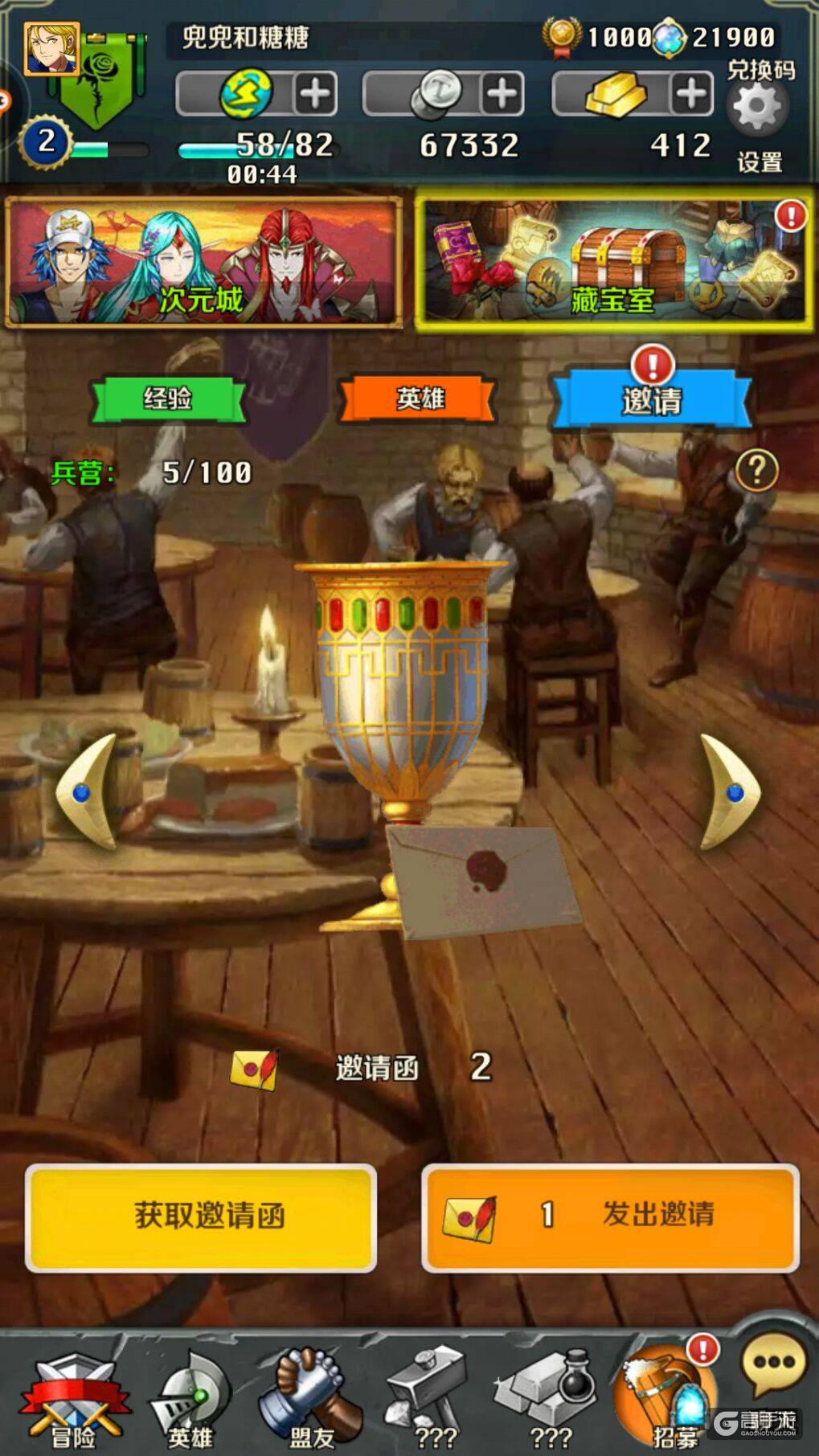Screen dimensions: 819x1456
Task: Switch to the orange 英雄 tab
Action: [419, 399]
